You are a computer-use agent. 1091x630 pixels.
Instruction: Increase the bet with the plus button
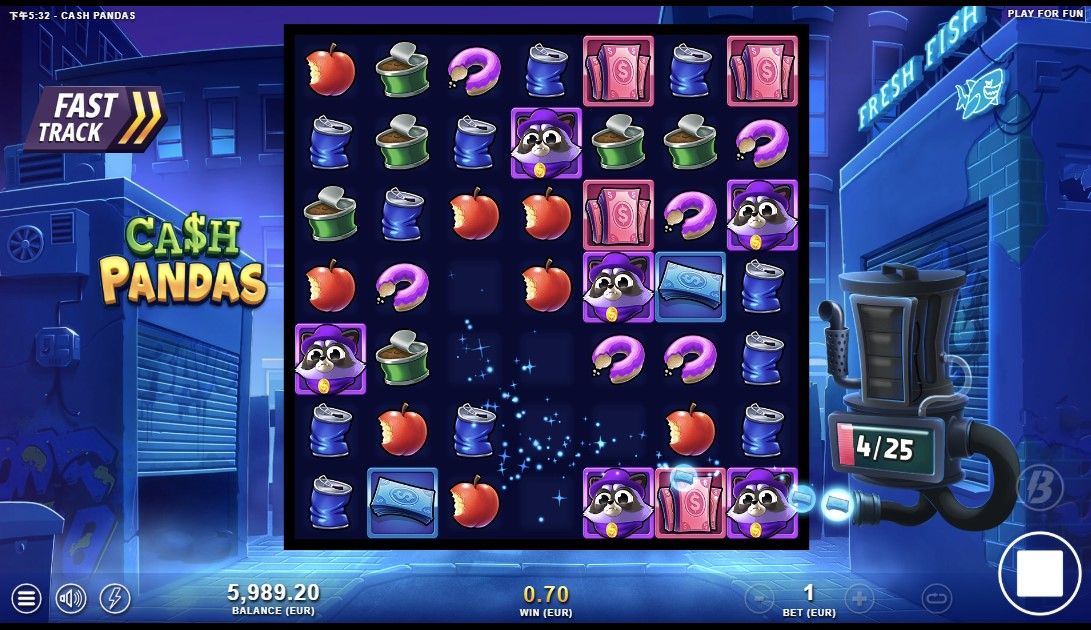tap(859, 598)
